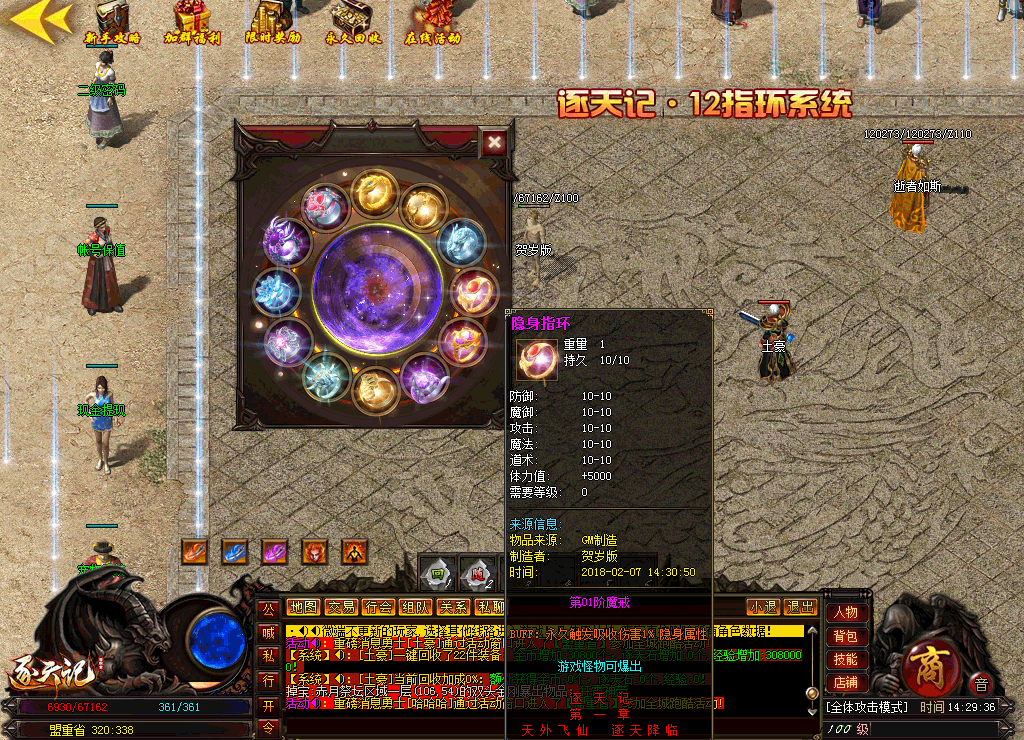
Task: Open the 技能 skills panel
Action: pos(845,659)
